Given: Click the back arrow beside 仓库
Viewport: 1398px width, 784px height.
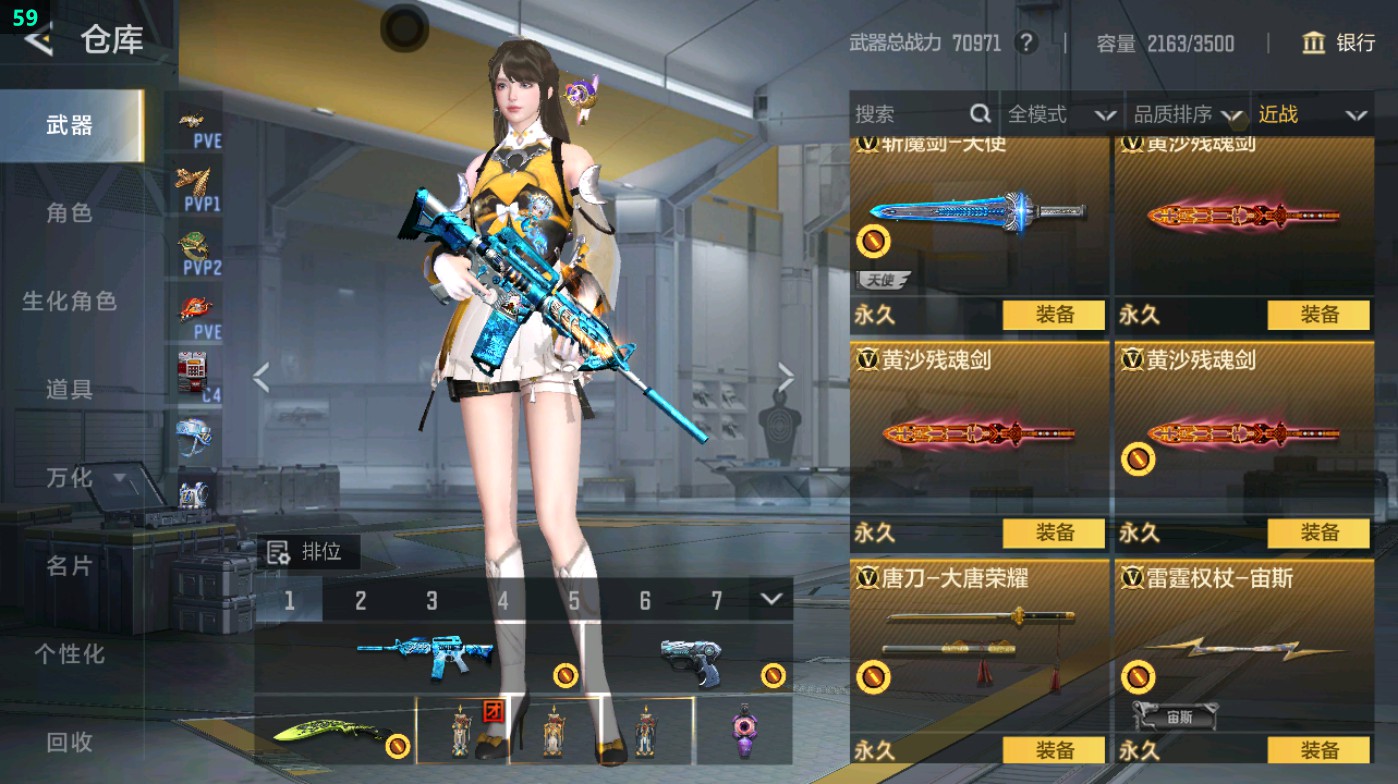Looking at the screenshot, I should (x=36, y=42).
